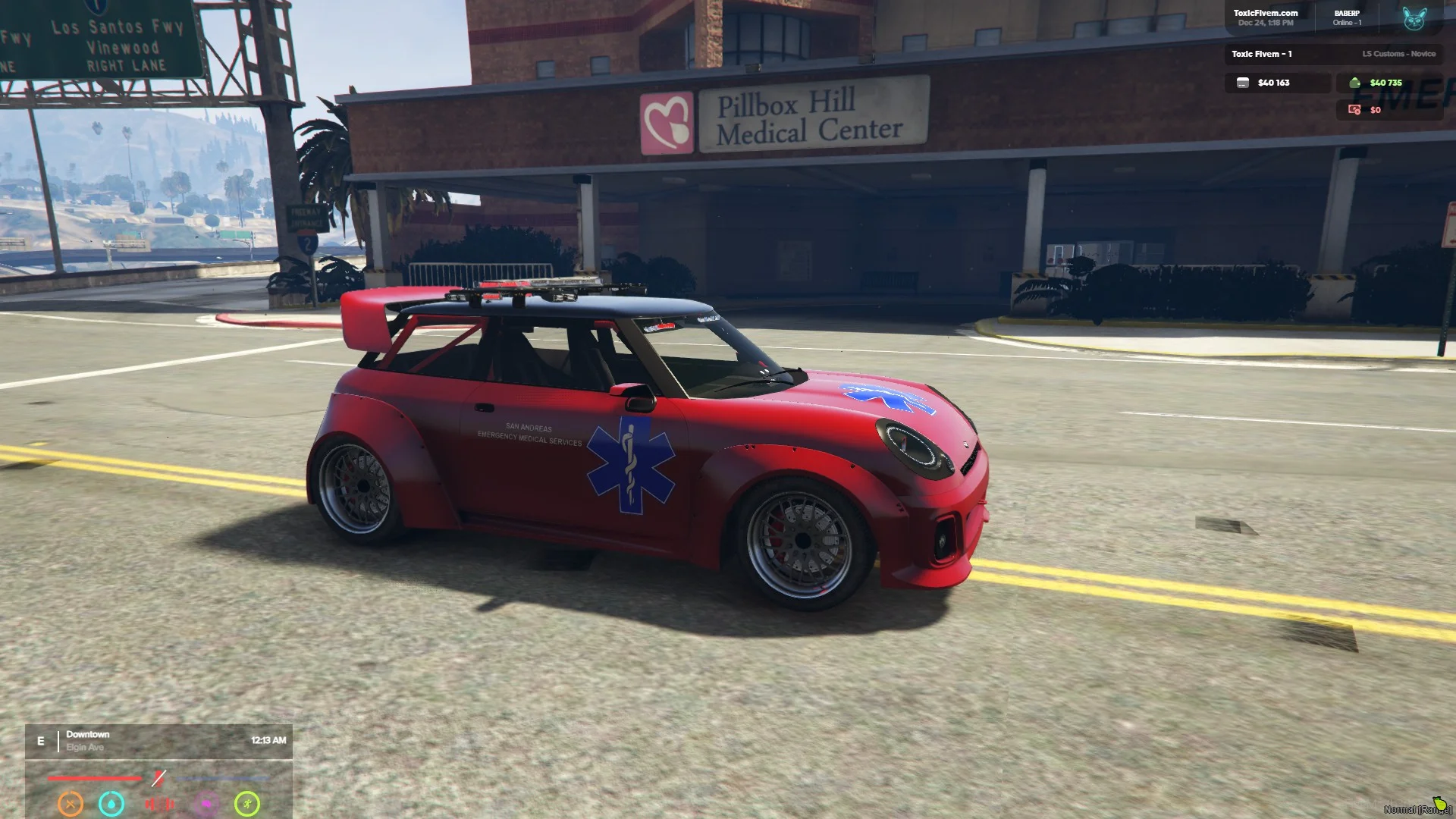Click the orange hunger utensils icon
The width and height of the screenshot is (1456, 819).
[x=70, y=803]
